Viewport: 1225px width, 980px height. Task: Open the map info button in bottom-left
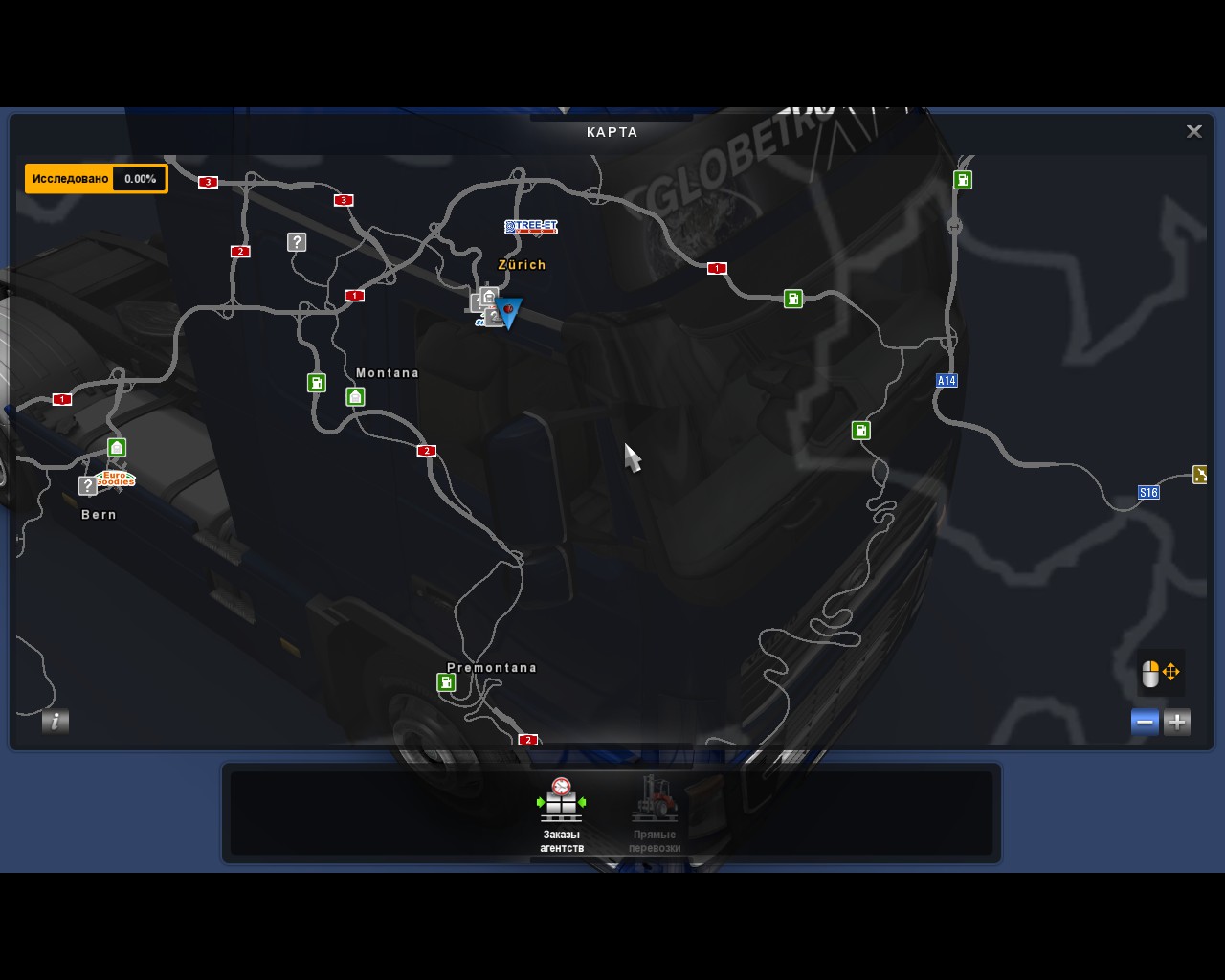[55, 723]
